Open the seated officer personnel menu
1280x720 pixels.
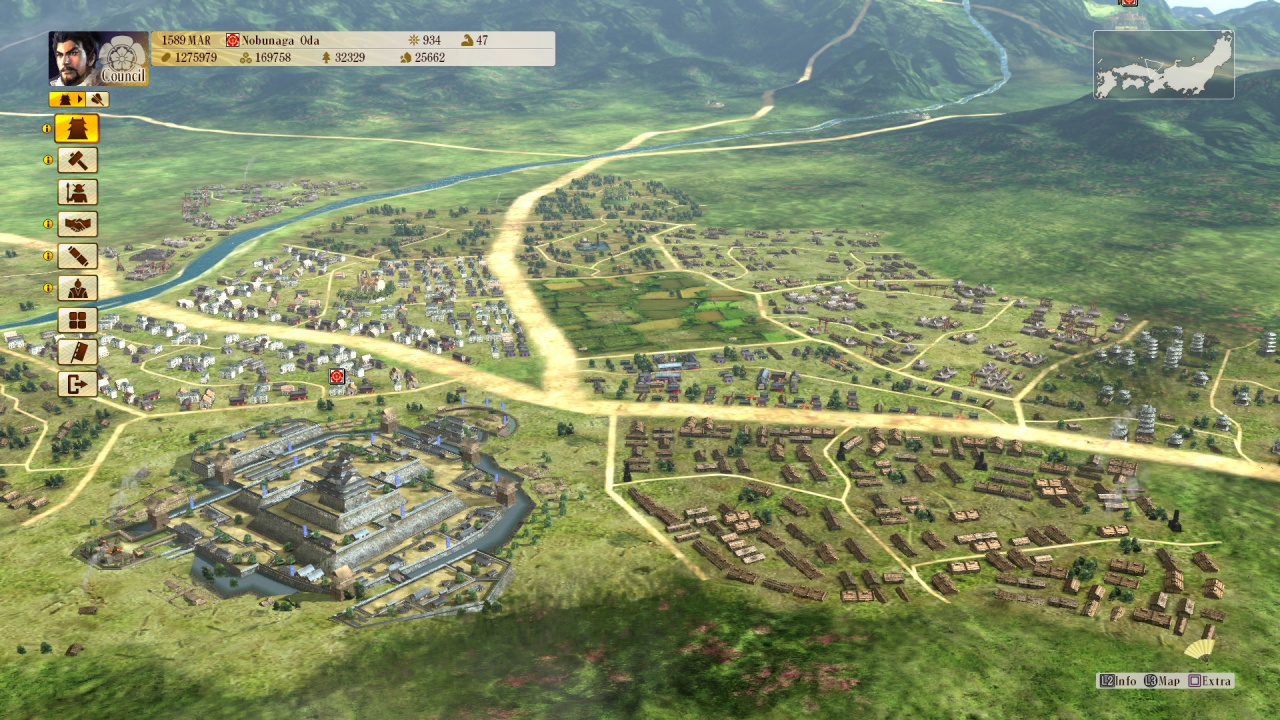[77, 288]
